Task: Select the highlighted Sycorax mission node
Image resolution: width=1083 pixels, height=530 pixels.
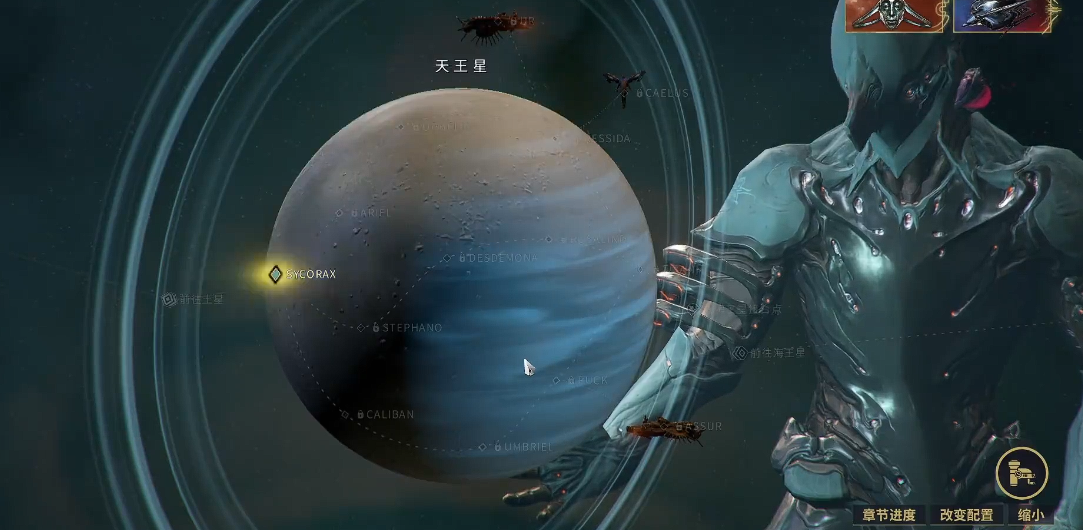Action: coord(275,274)
